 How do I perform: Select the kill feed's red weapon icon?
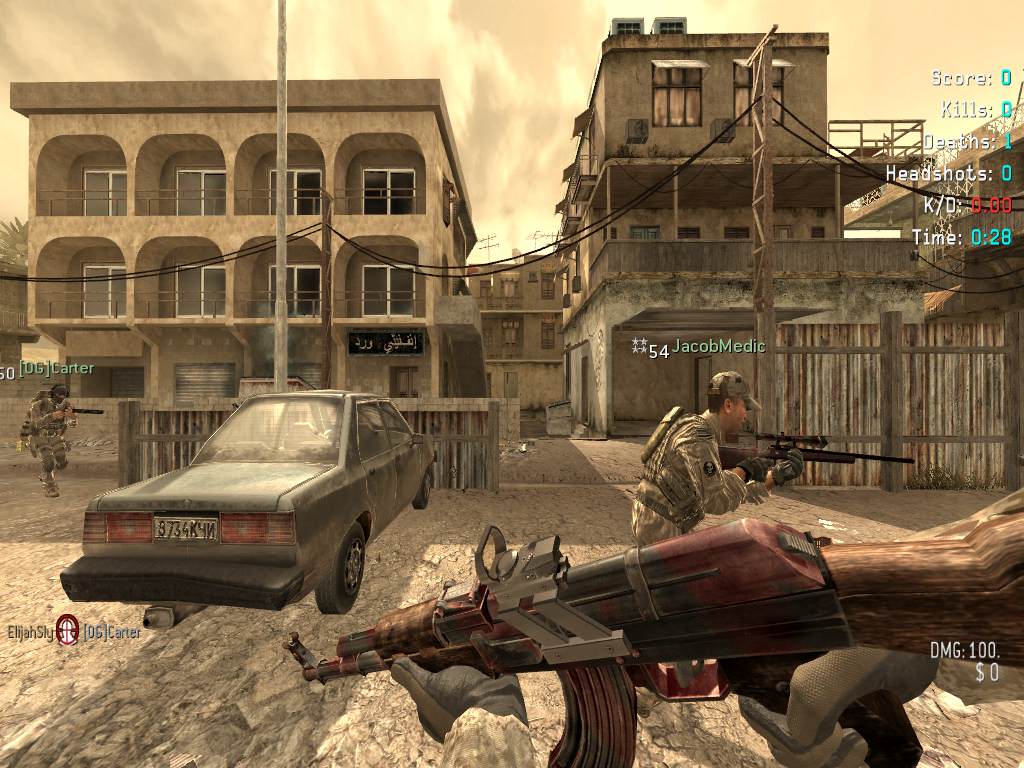[x=67, y=630]
